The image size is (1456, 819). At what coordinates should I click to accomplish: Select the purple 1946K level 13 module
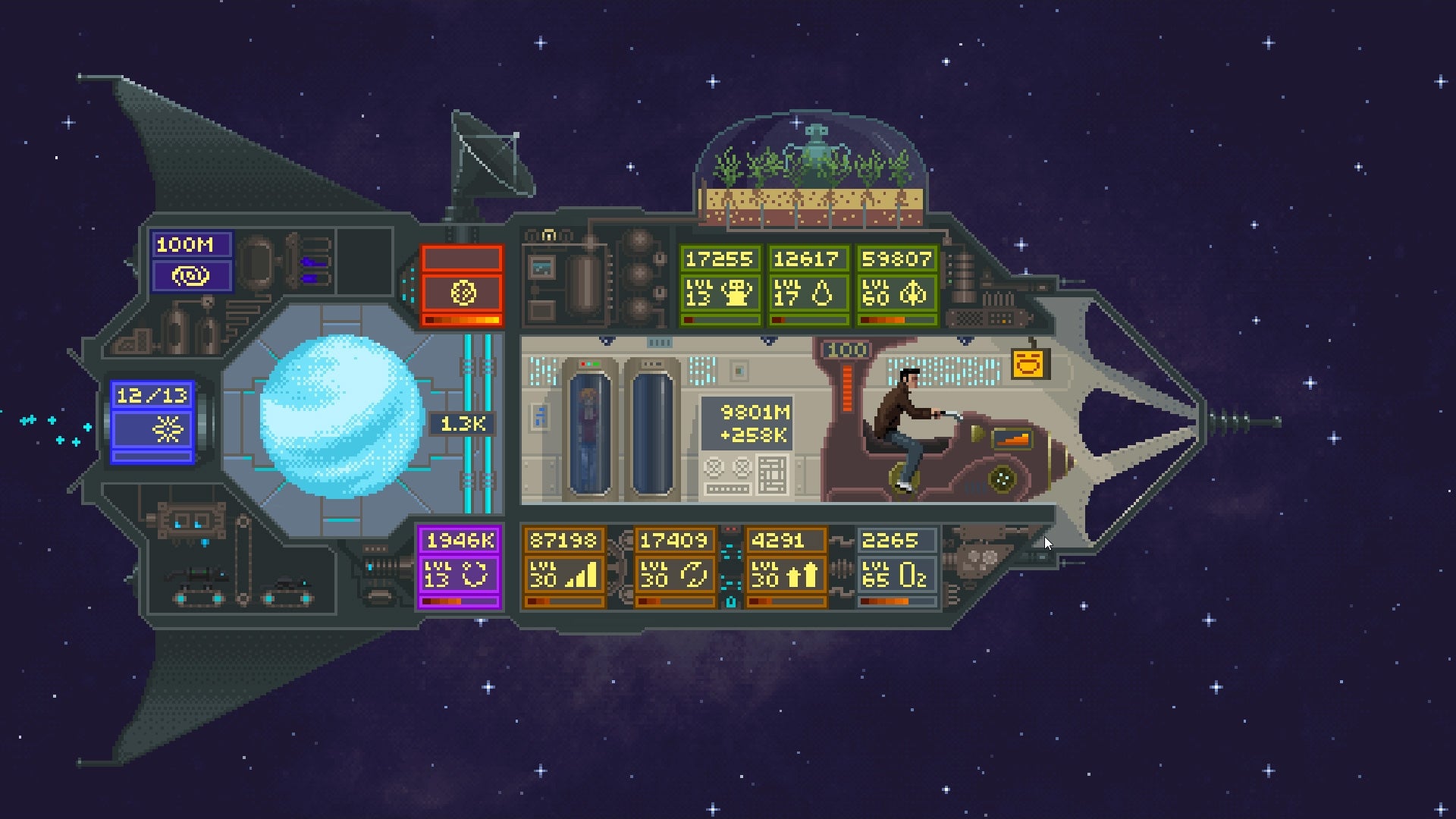pos(460,567)
